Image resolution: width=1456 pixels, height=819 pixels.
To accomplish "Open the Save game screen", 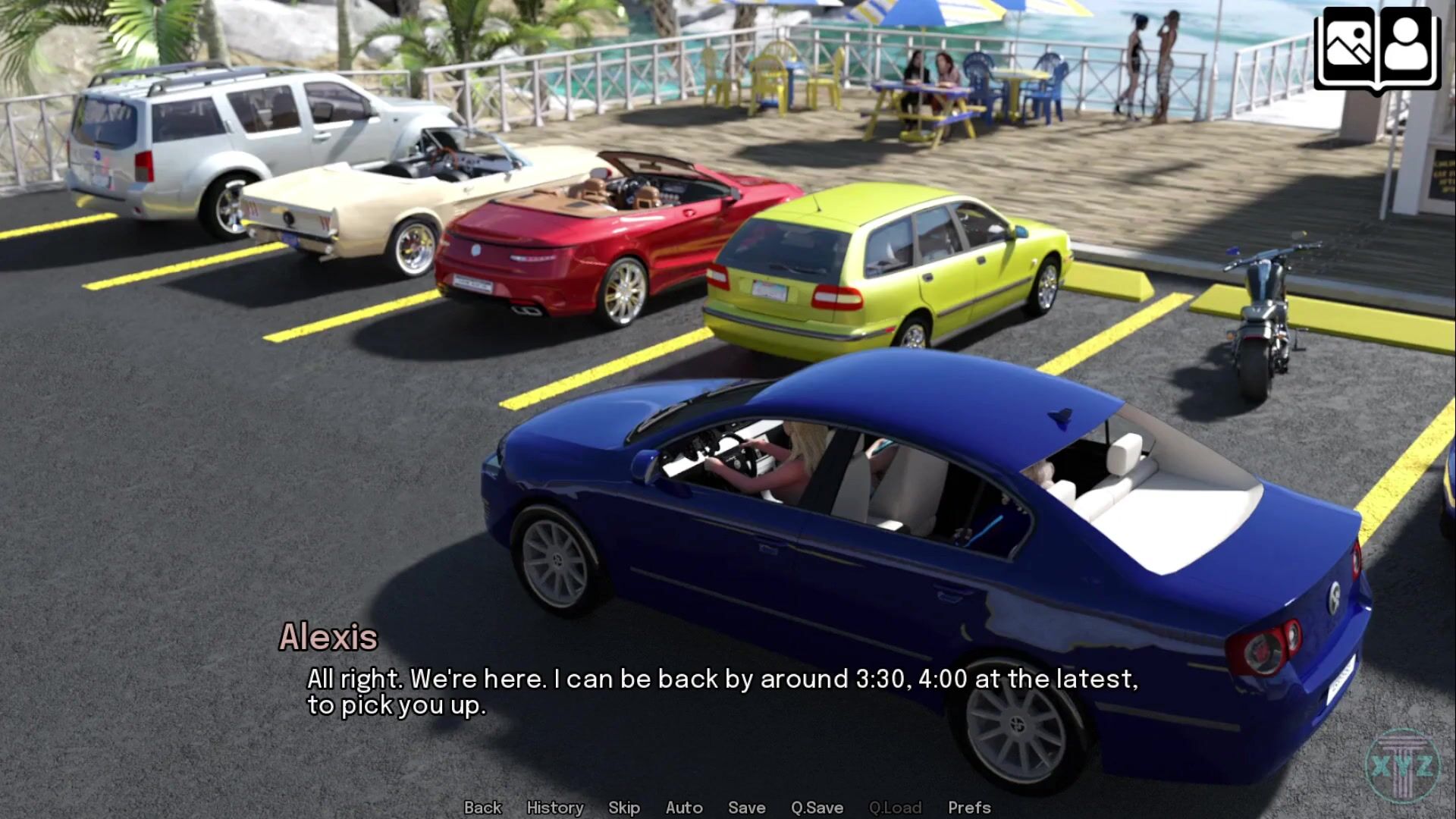I will click(746, 808).
